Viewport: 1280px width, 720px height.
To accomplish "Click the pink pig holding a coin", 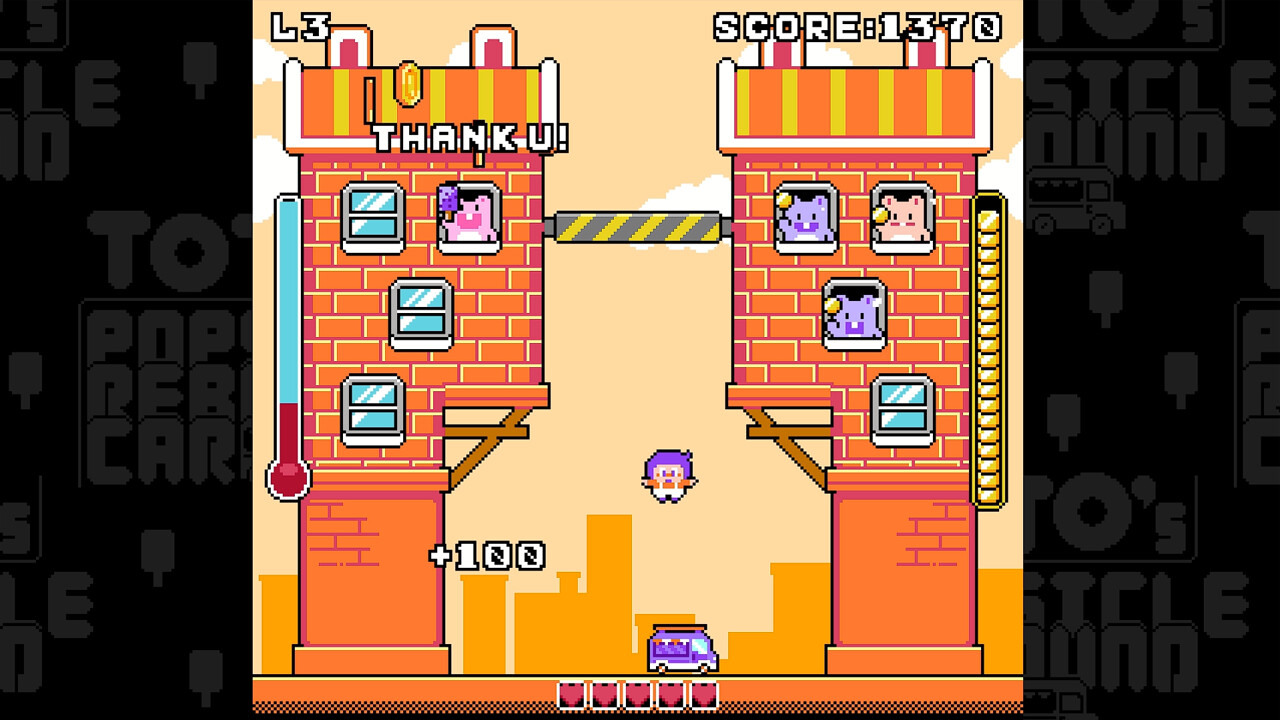I will [x=899, y=219].
